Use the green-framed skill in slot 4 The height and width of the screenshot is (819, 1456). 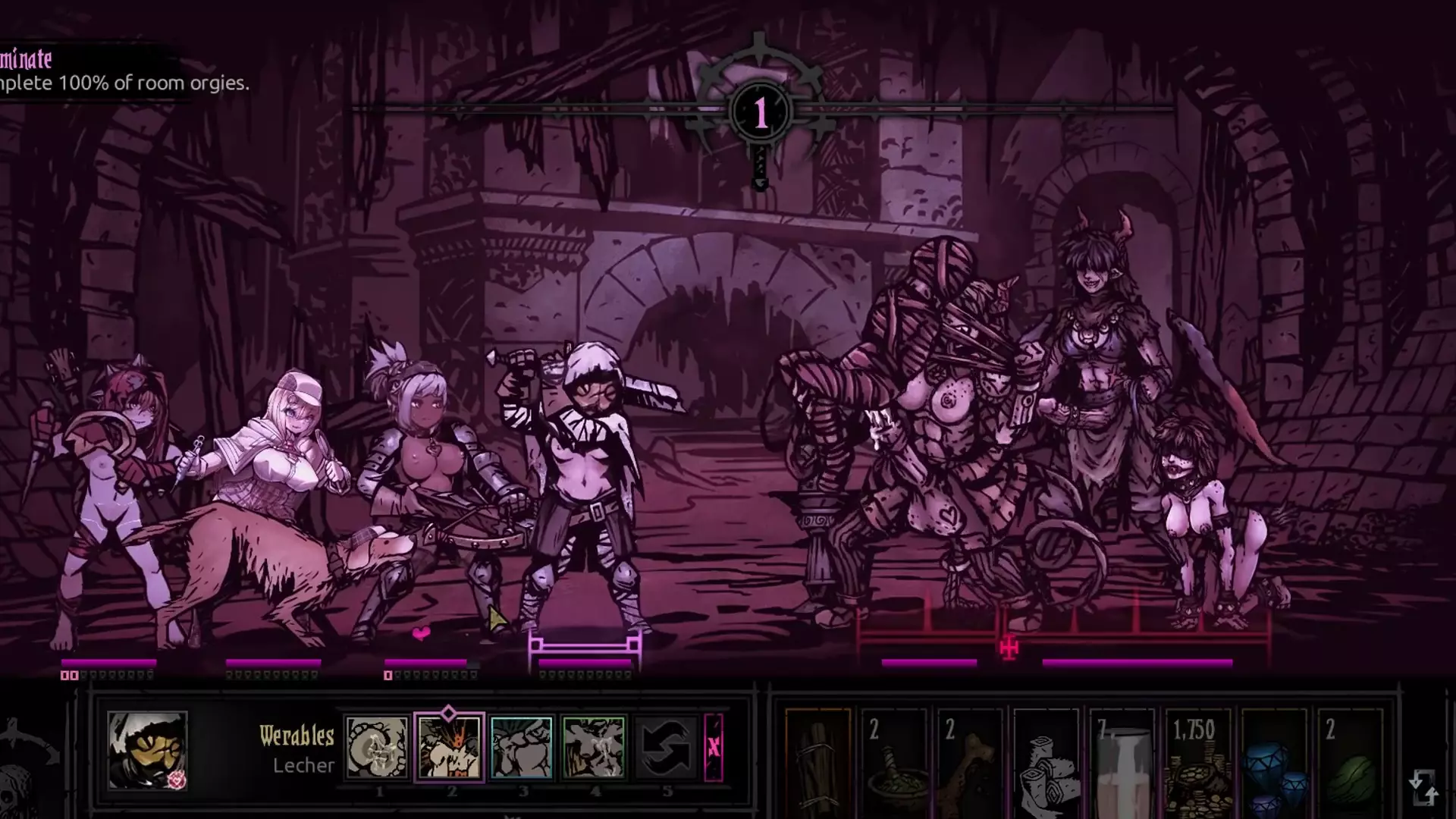pyautogui.click(x=594, y=748)
